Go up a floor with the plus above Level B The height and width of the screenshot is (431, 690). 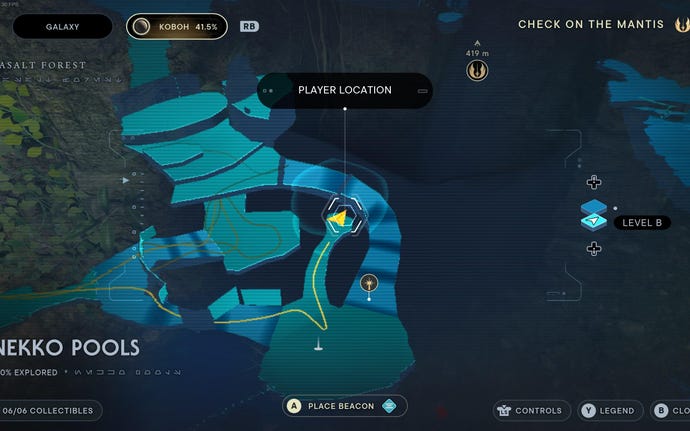(x=593, y=182)
